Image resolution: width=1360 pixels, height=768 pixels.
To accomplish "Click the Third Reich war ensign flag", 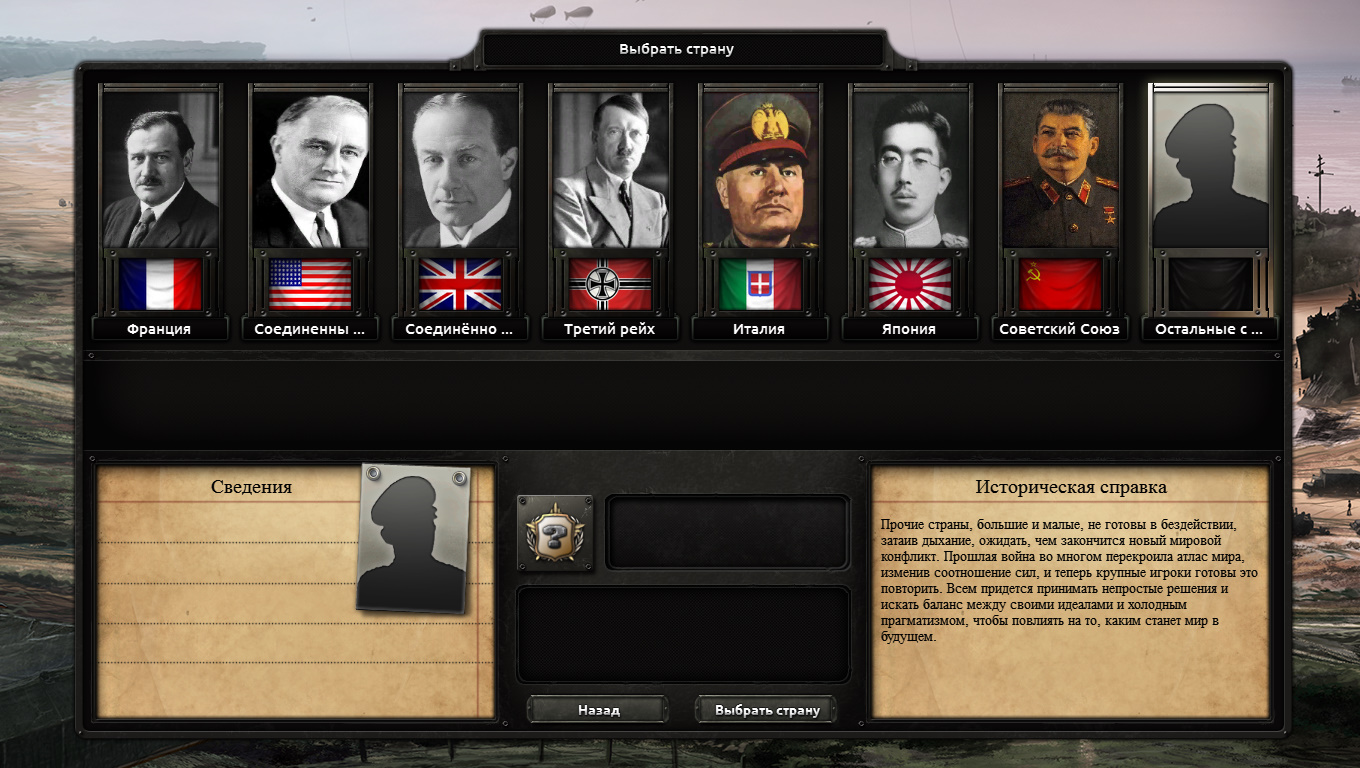I will click(609, 283).
